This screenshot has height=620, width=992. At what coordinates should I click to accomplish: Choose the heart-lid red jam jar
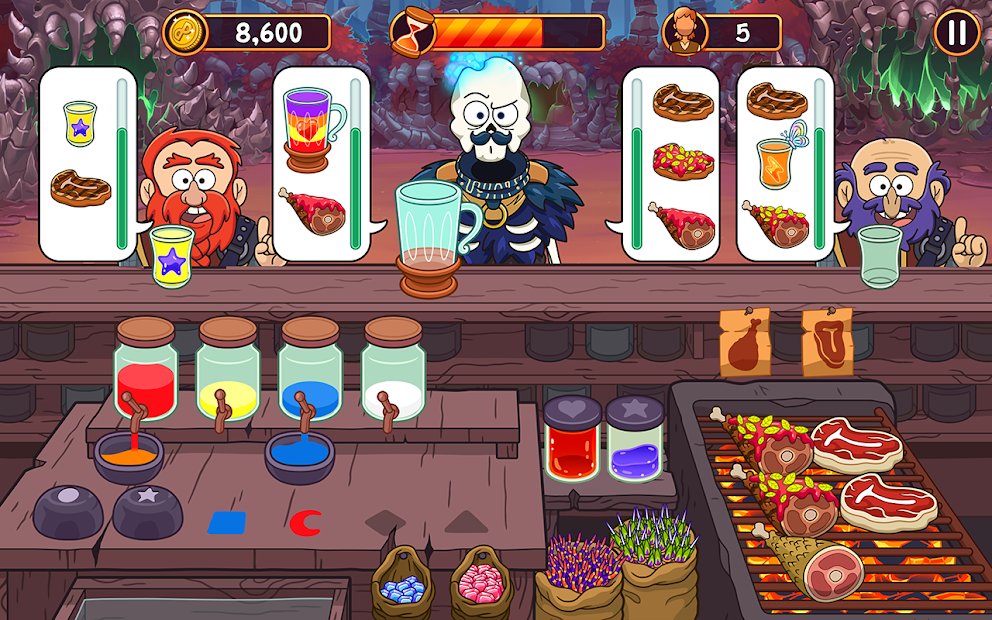(x=572, y=440)
